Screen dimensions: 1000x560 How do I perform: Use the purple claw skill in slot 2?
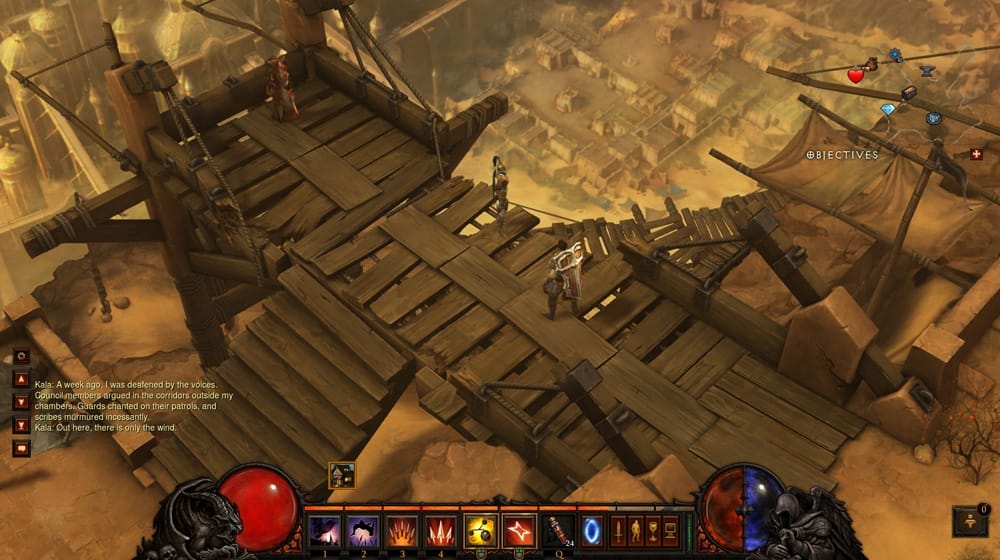point(362,530)
